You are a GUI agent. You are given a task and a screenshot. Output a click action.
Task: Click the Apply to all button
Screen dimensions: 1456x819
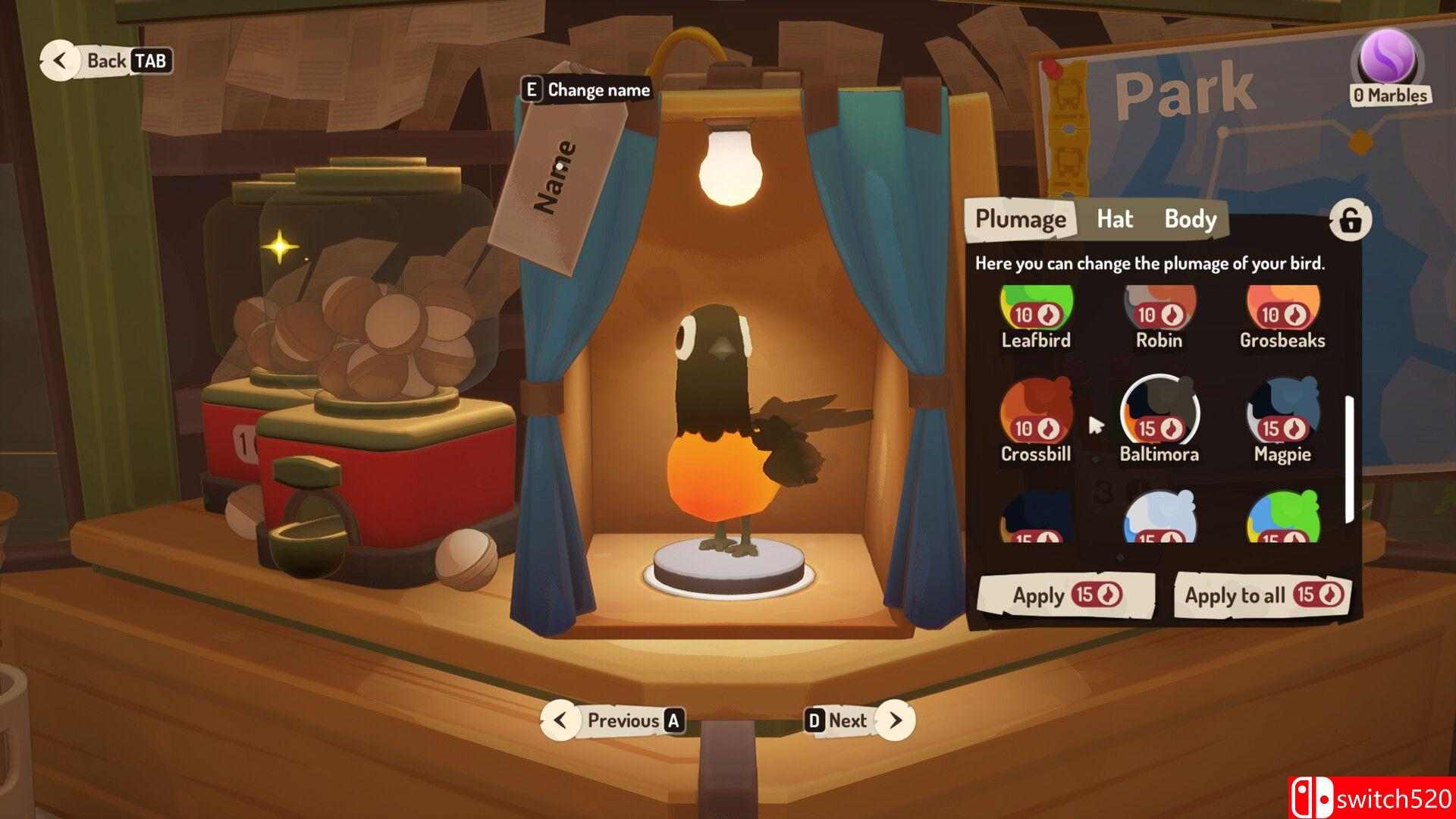click(1263, 595)
